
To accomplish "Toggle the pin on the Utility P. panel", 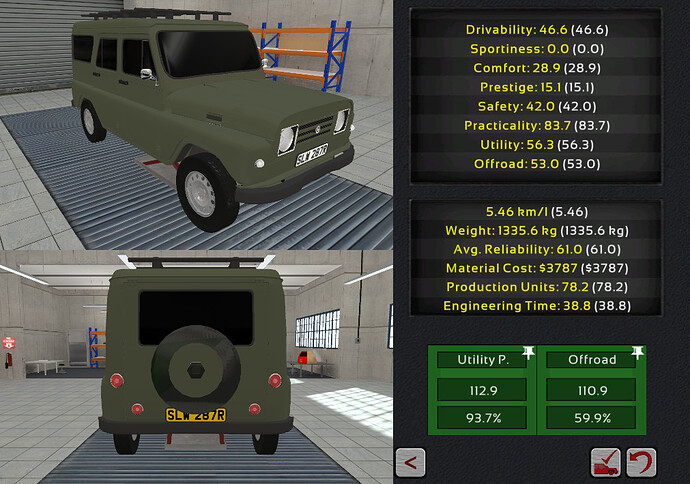I will (x=528, y=353).
